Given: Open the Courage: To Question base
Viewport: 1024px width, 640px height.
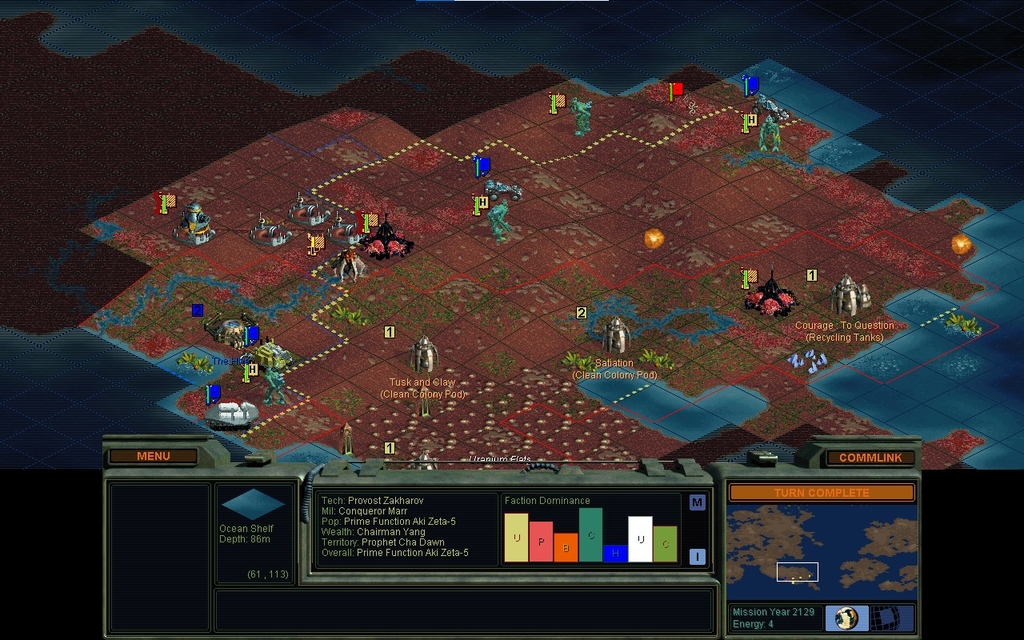Looking at the screenshot, I should click(x=846, y=296).
